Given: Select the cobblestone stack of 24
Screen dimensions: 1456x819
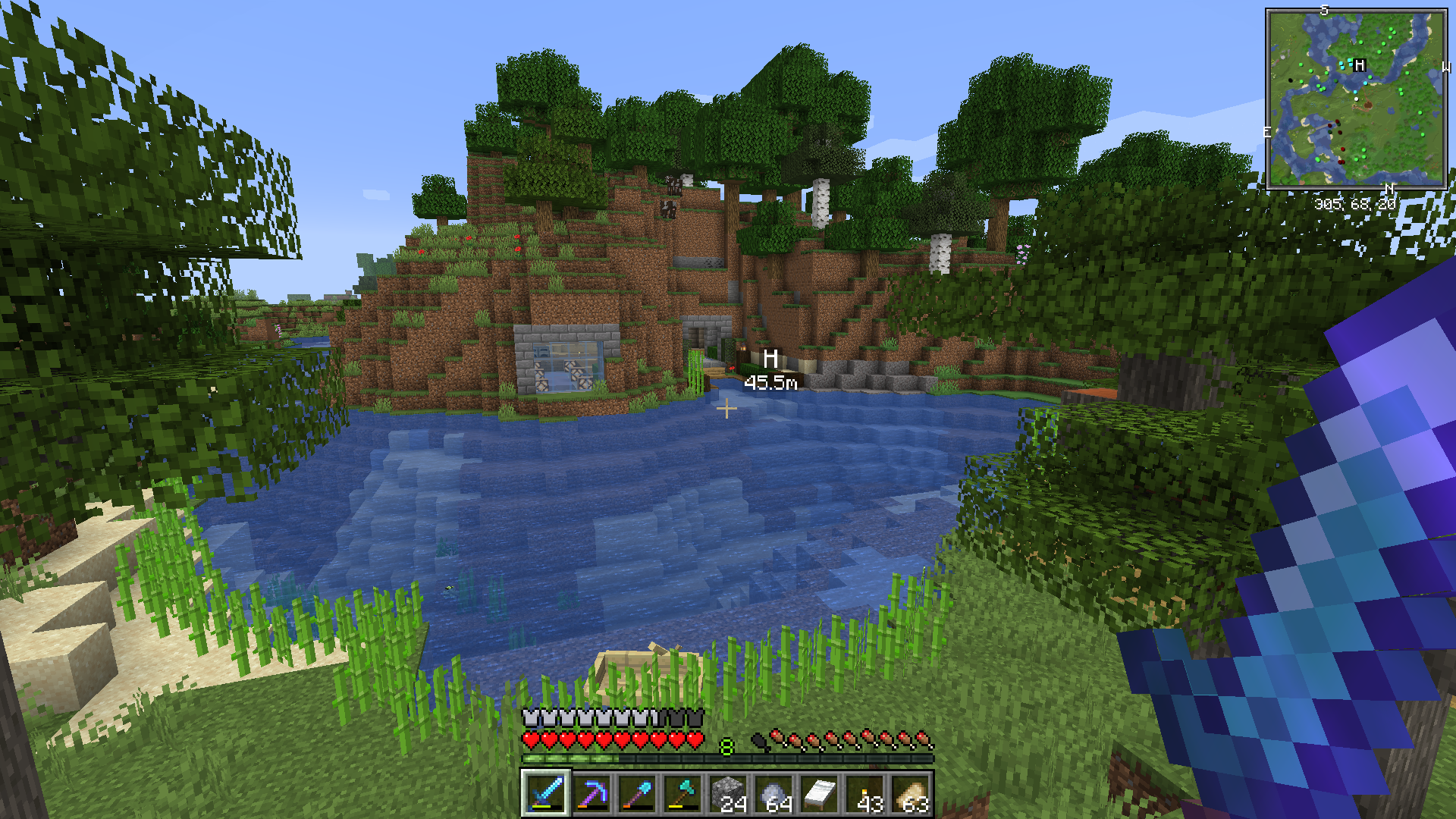Looking at the screenshot, I should coord(728,794).
